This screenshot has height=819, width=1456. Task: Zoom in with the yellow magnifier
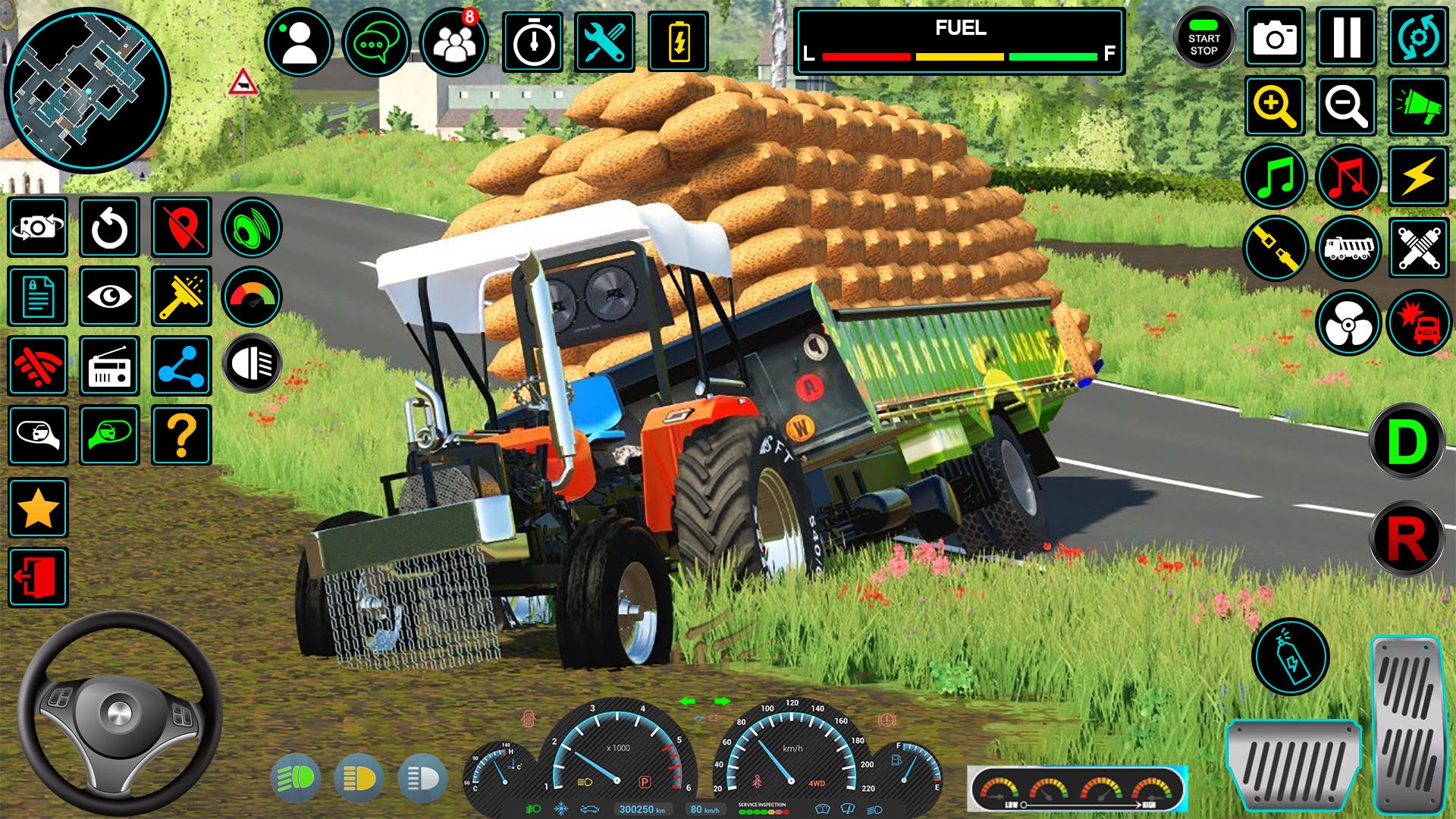tap(1275, 106)
